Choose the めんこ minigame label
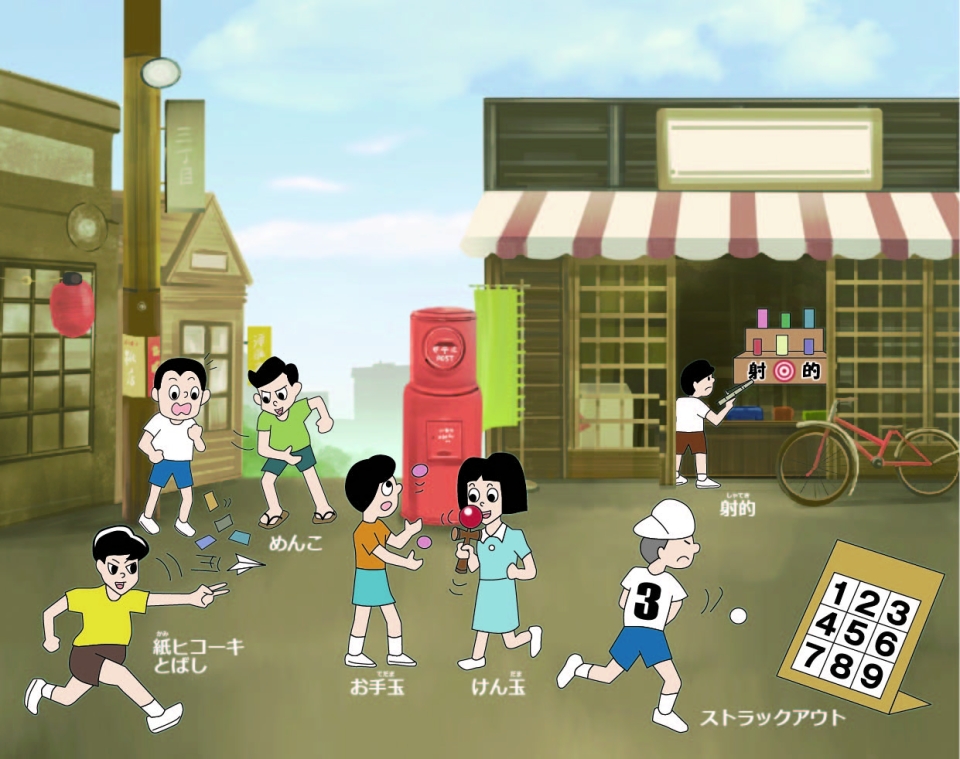Image resolution: width=960 pixels, height=759 pixels. [298, 543]
